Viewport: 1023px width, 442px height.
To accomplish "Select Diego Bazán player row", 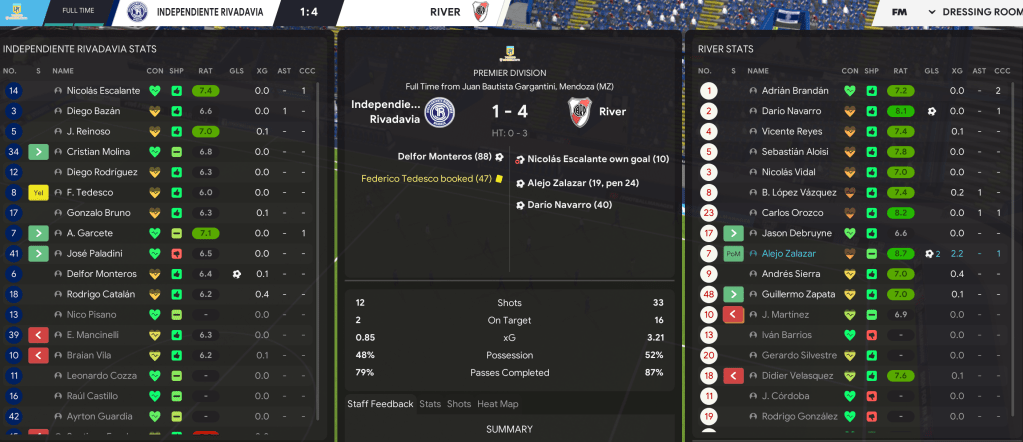I will pos(88,111).
